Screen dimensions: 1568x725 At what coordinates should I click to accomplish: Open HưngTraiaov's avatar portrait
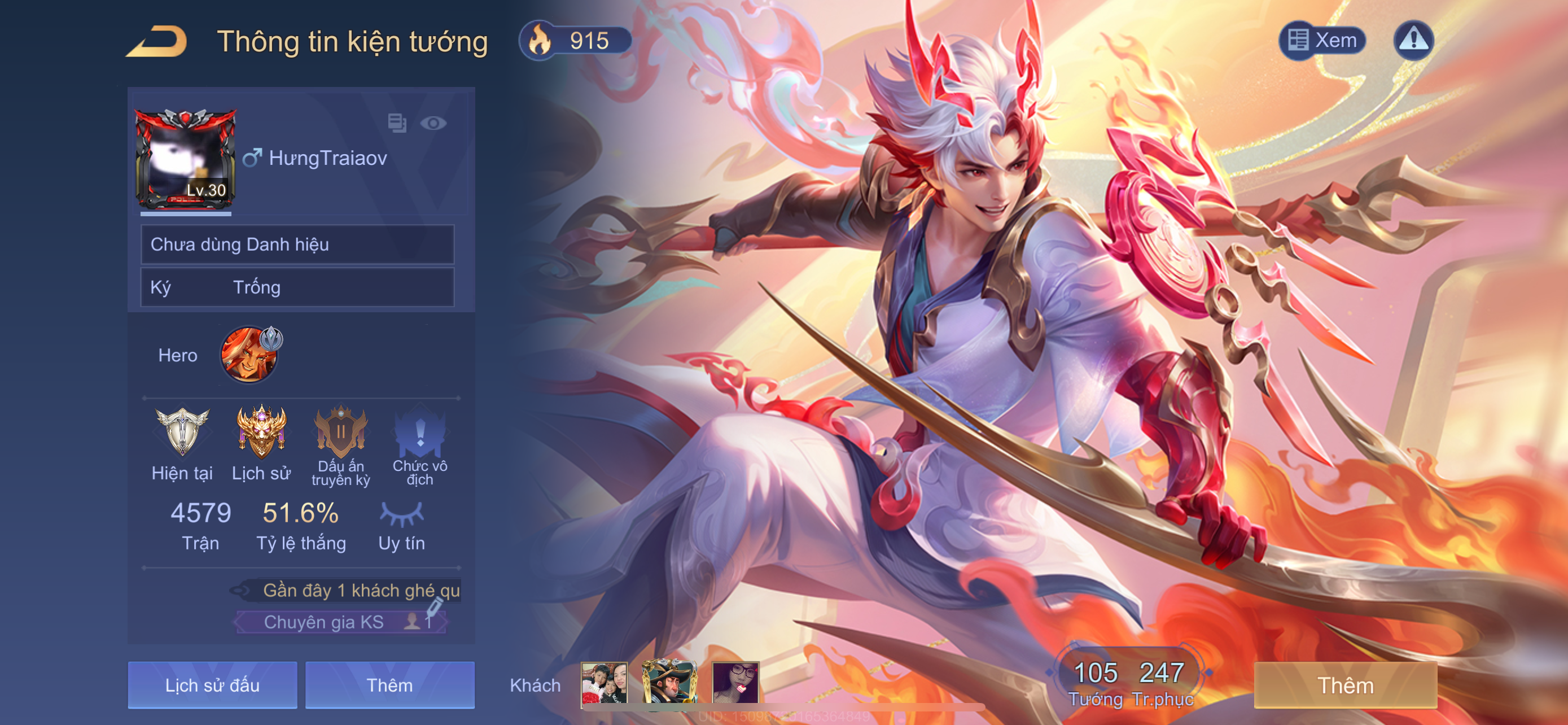pyautogui.click(x=185, y=159)
